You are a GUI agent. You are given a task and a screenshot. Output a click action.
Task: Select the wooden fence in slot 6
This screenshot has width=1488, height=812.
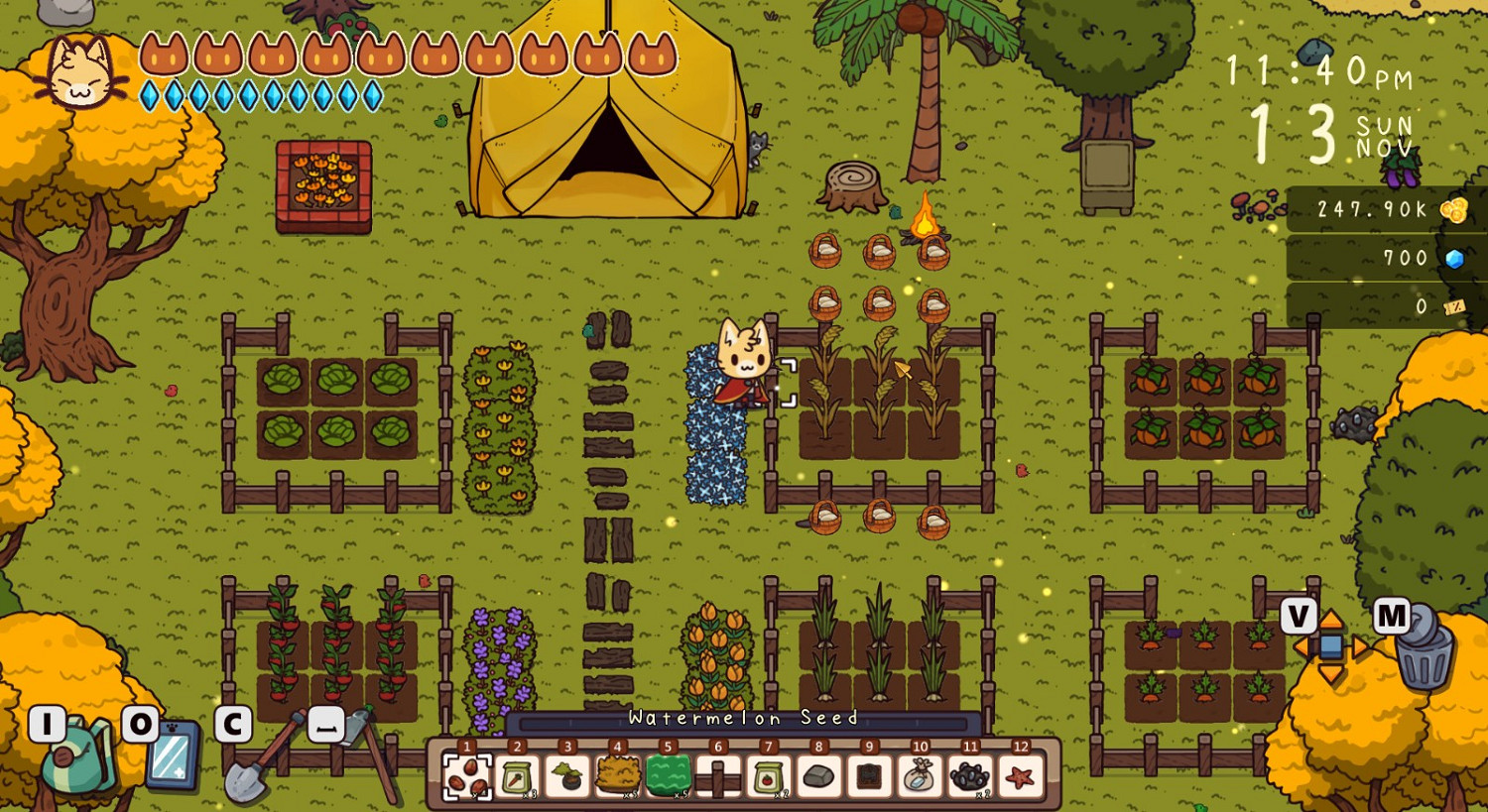716,778
